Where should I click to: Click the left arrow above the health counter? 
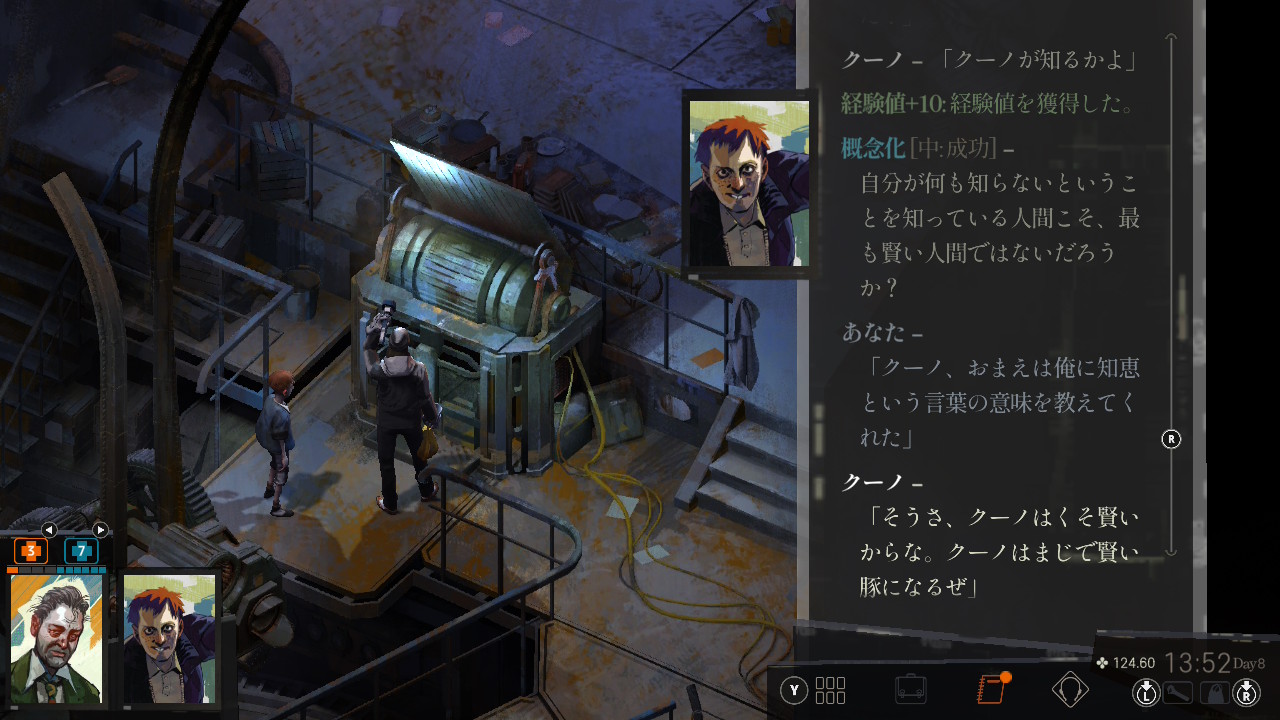49,530
